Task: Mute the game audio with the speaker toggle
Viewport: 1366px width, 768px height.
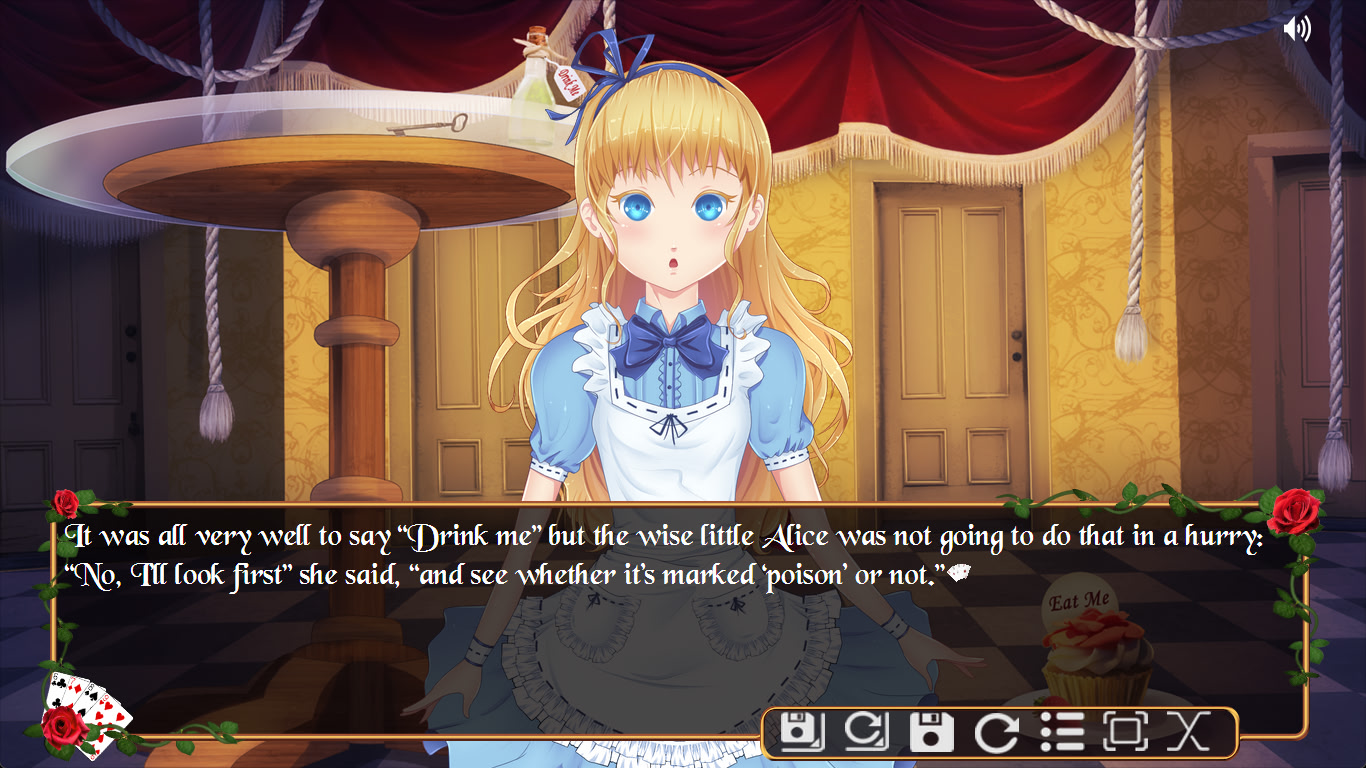Action: [x=1296, y=28]
